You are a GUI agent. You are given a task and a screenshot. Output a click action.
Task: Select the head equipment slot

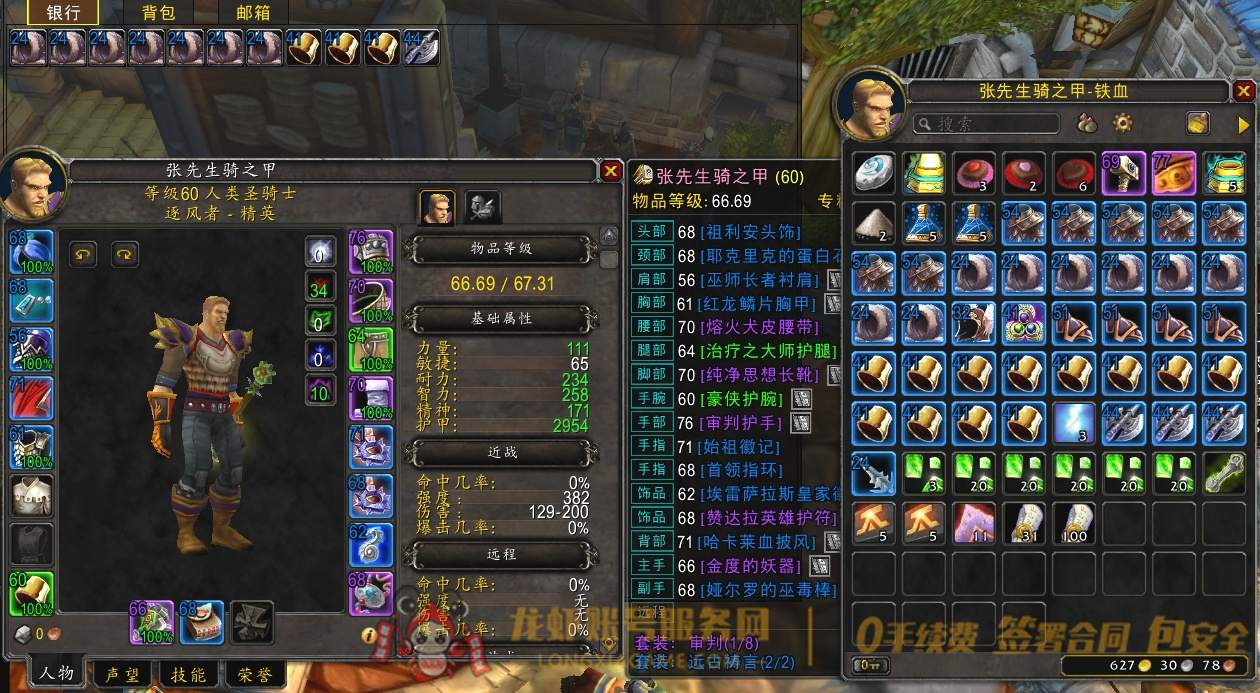31,251
